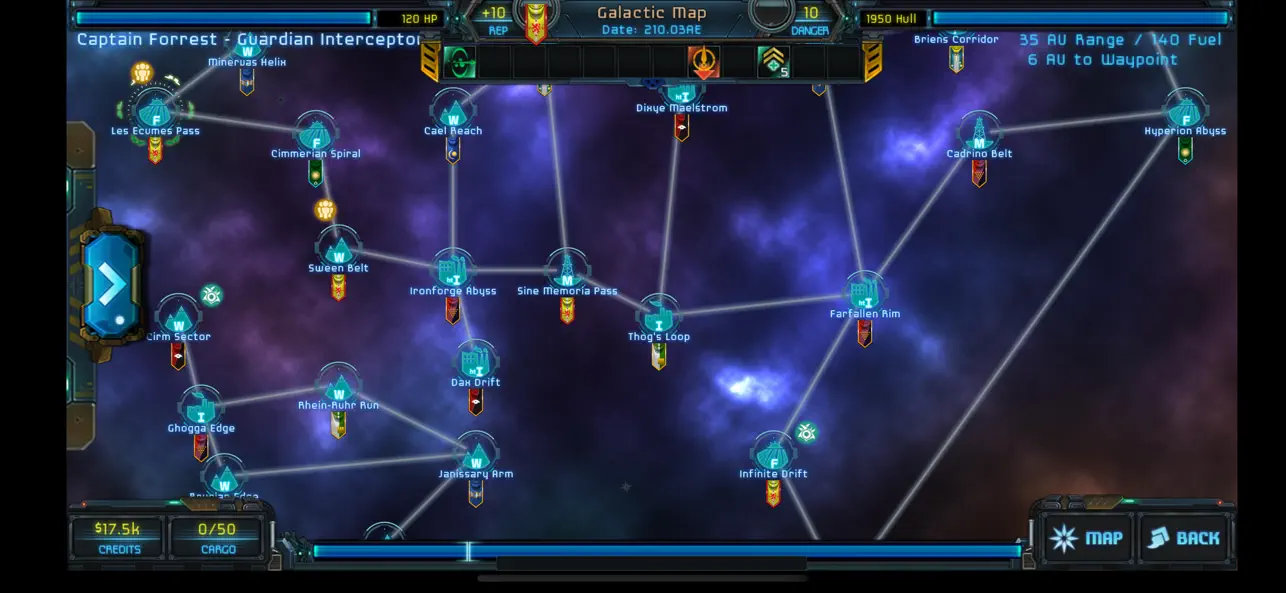Select the Sween Belt system node
Image resolution: width=1286 pixels, height=593 pixels.
click(338, 246)
